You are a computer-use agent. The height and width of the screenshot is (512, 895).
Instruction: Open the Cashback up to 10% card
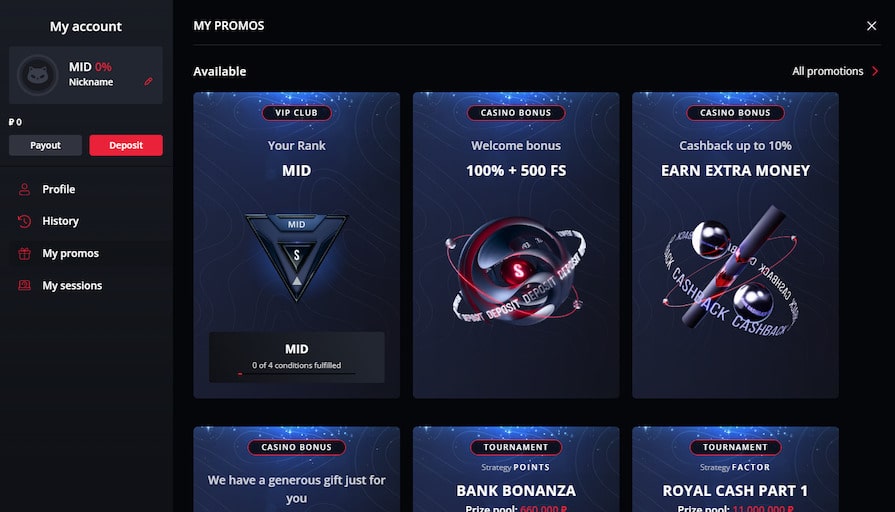click(735, 245)
